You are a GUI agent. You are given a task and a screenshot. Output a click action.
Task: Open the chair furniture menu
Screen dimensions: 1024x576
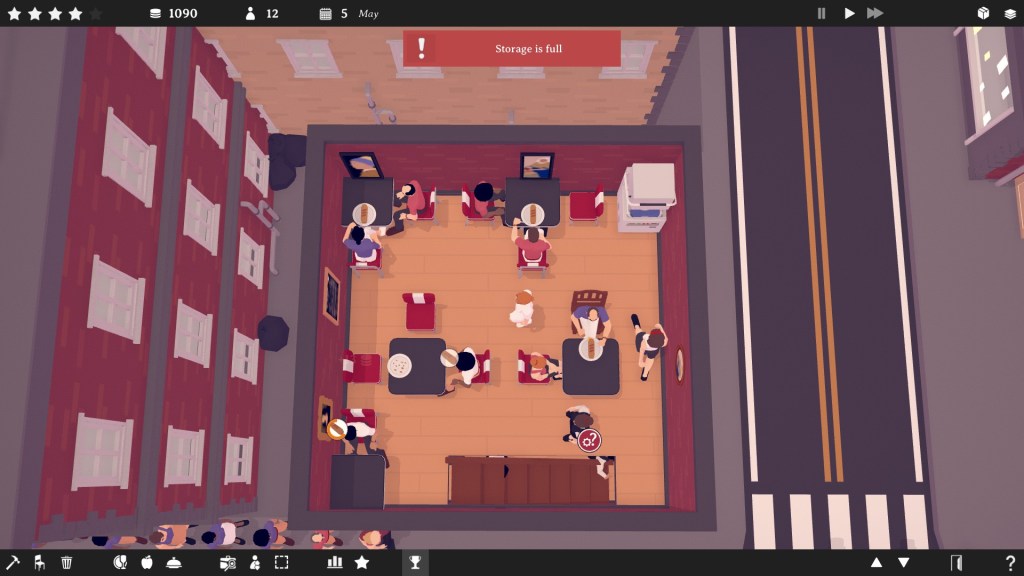click(40, 563)
